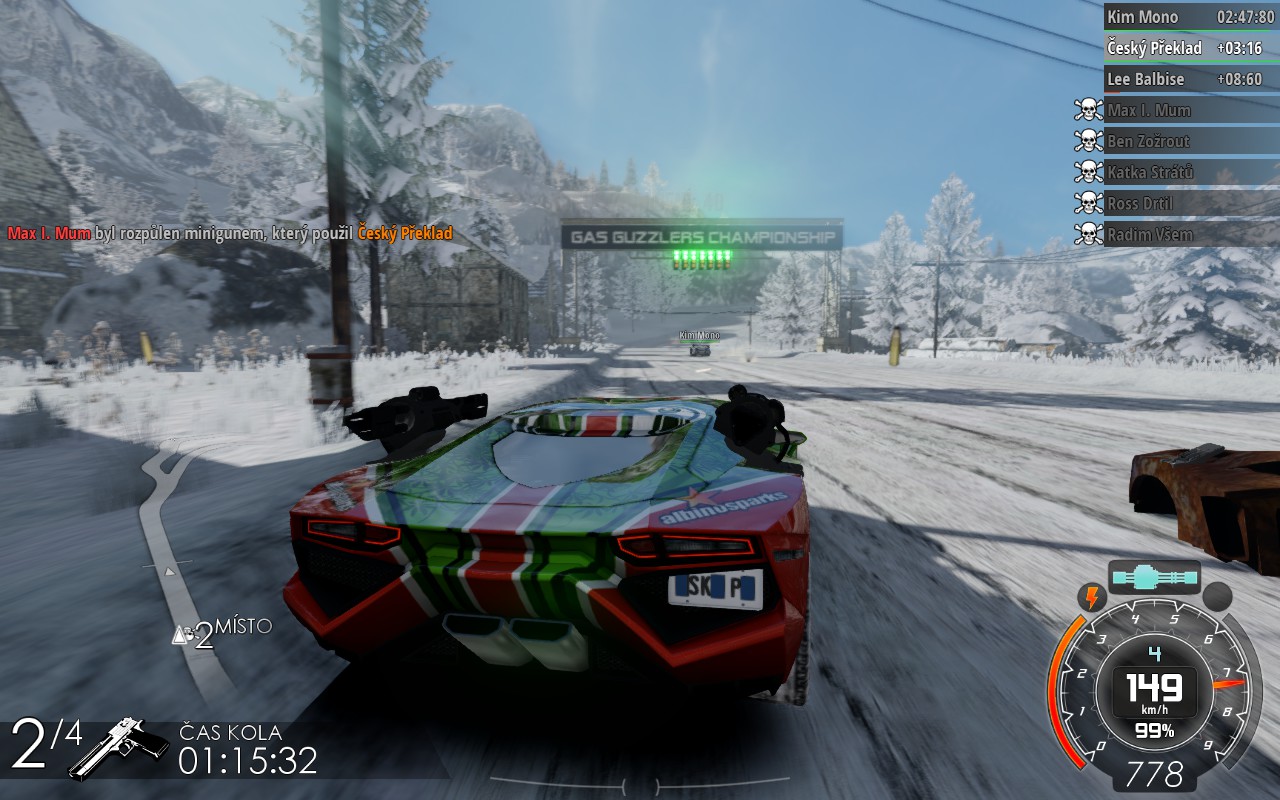Select Kim Mono in the leaderboard
Image resolution: width=1280 pixels, height=800 pixels.
point(1190,17)
